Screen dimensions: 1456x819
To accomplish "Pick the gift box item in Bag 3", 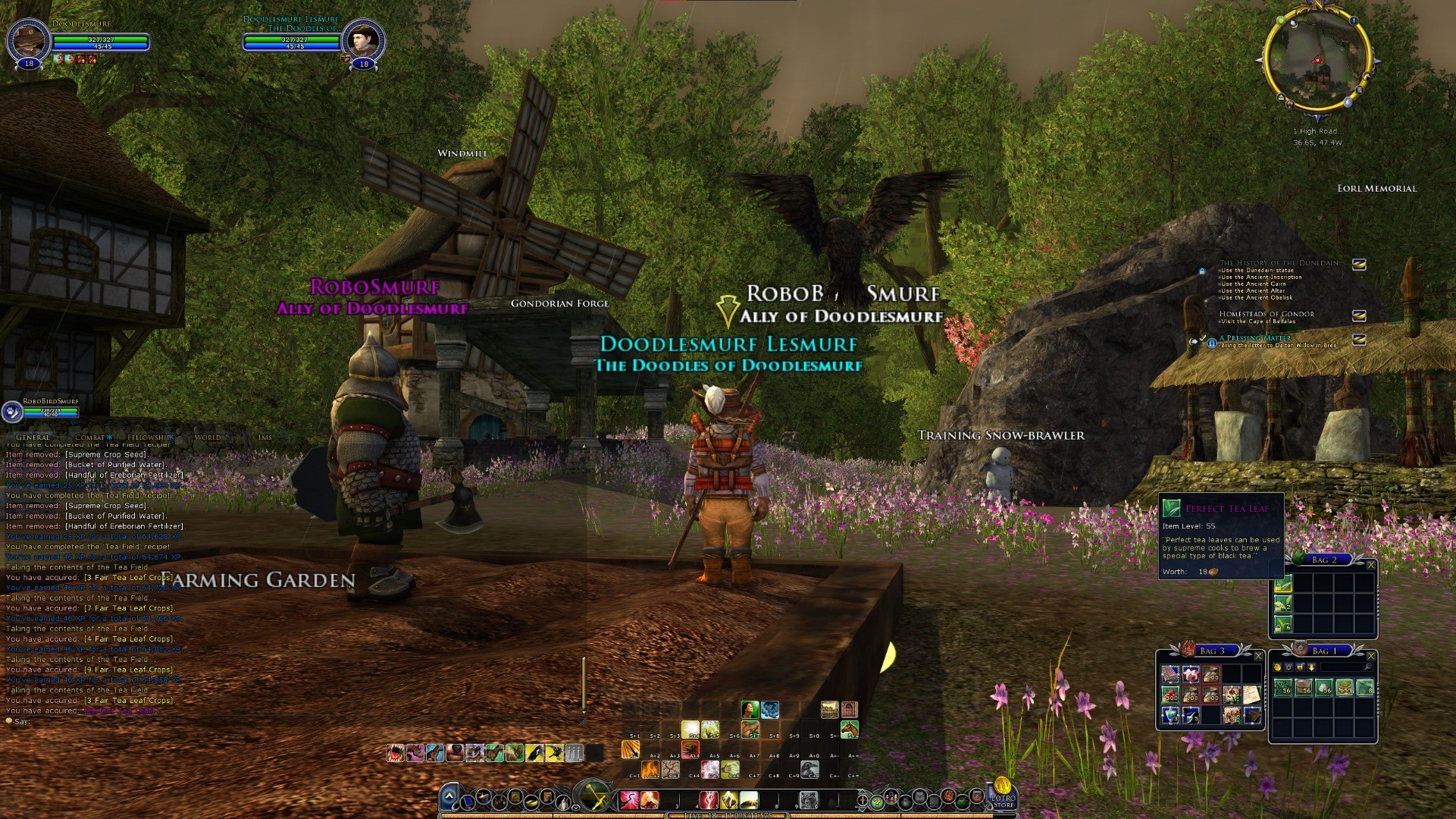I will point(1191,674).
